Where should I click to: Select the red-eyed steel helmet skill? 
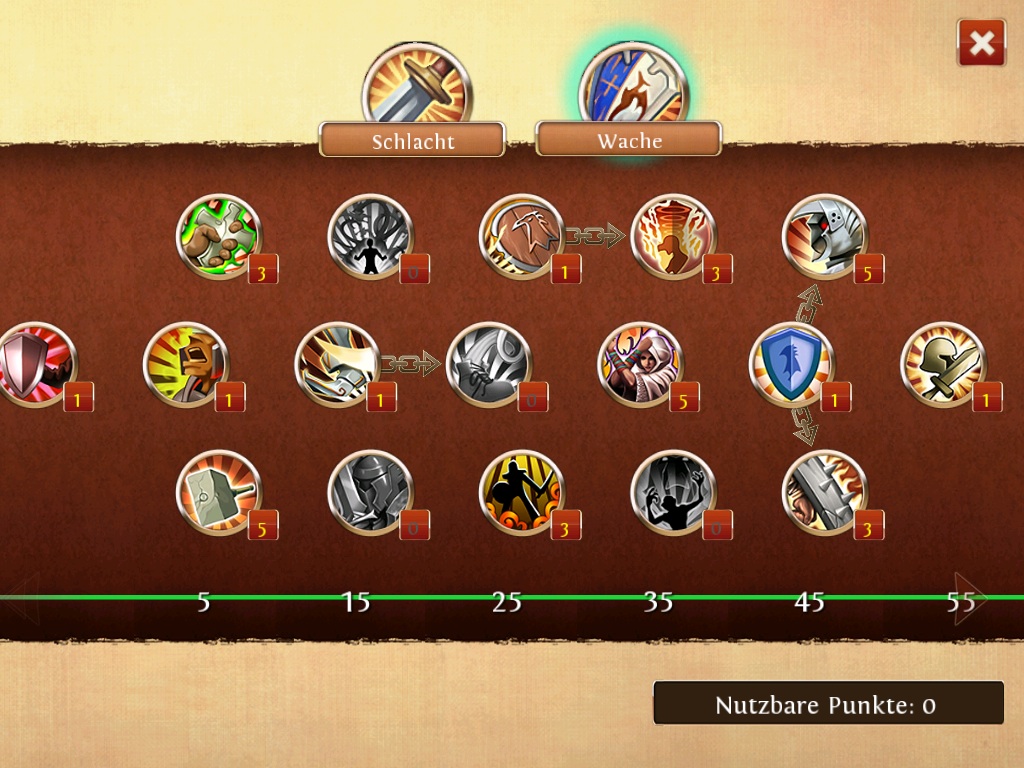pyautogui.click(x=824, y=236)
